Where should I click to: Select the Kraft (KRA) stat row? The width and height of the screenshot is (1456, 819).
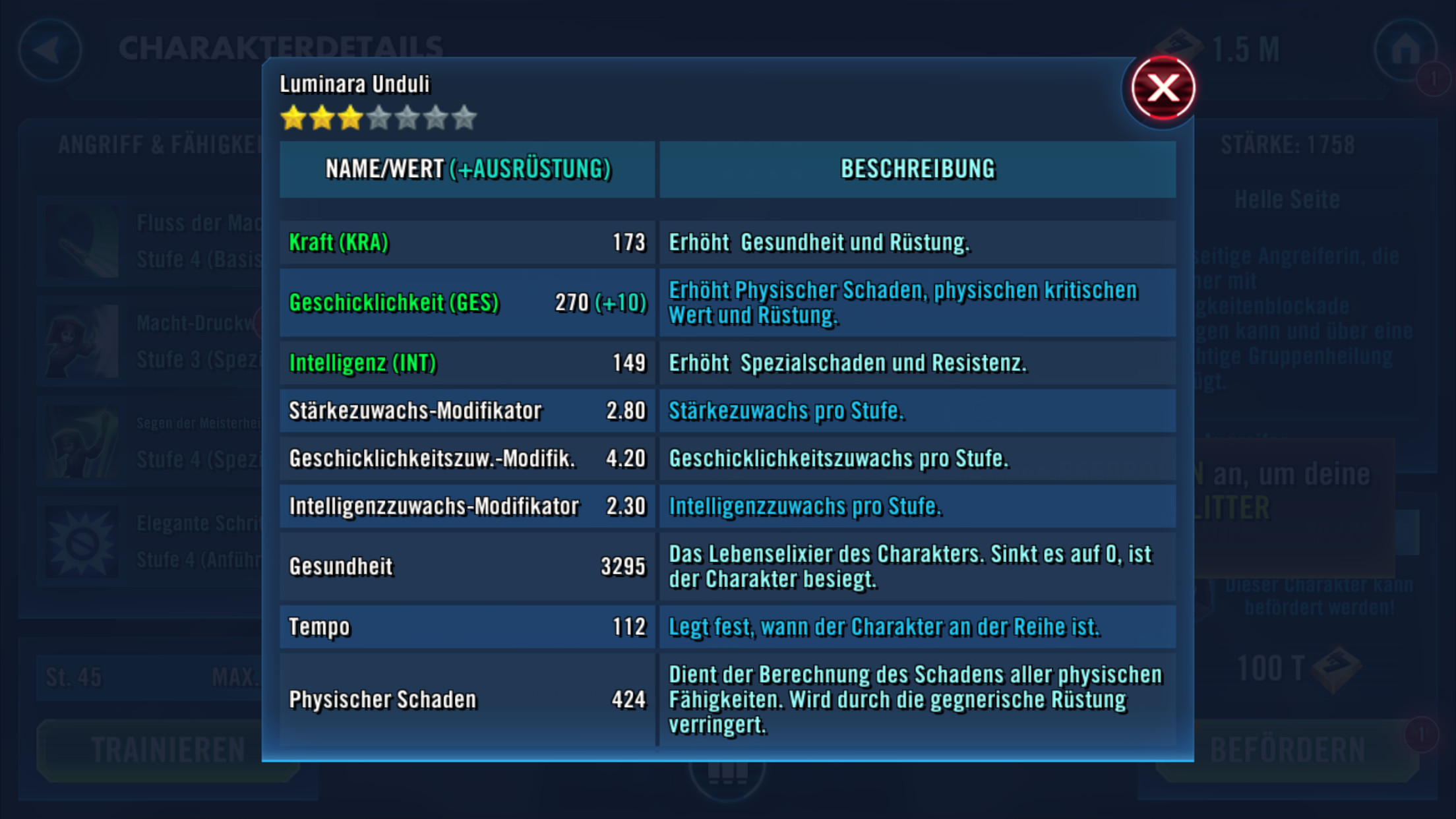click(x=467, y=243)
